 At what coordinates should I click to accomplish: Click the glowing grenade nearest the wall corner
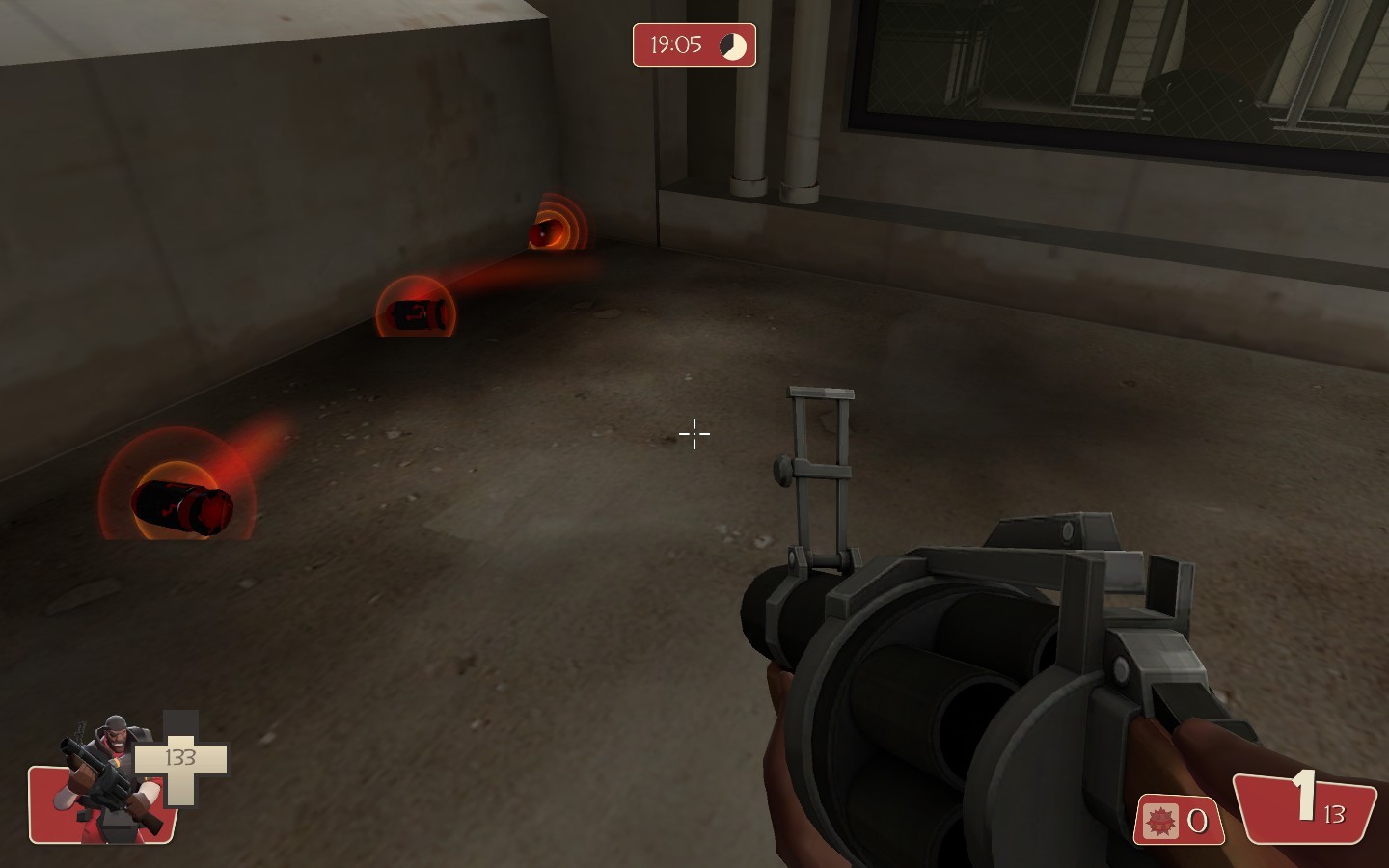pyautogui.click(x=548, y=233)
